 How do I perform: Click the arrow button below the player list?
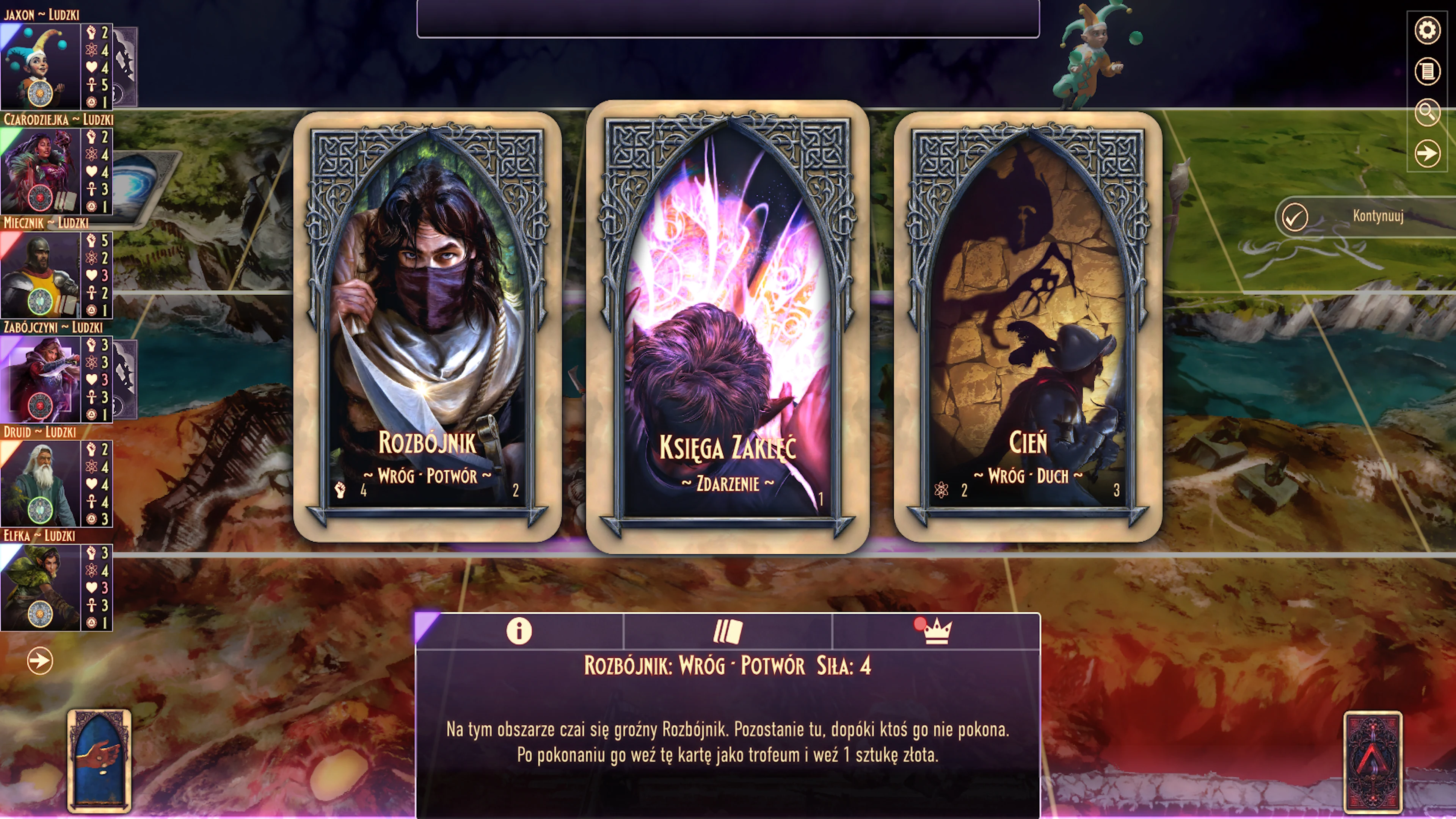pos(40,661)
